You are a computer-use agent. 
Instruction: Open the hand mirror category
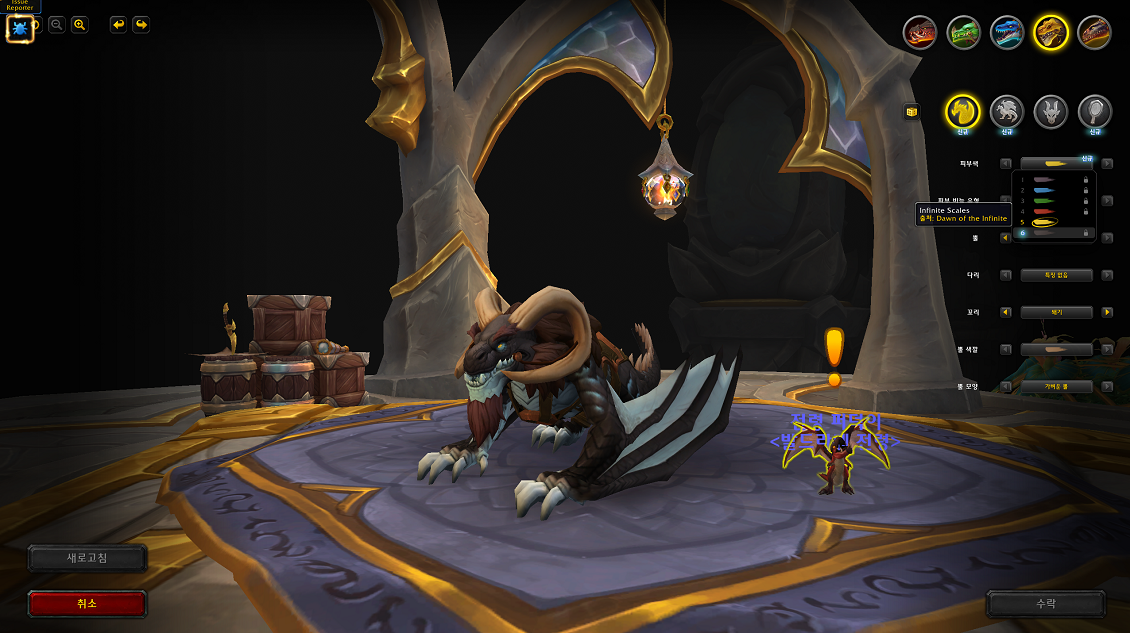pyautogui.click(x=1095, y=111)
